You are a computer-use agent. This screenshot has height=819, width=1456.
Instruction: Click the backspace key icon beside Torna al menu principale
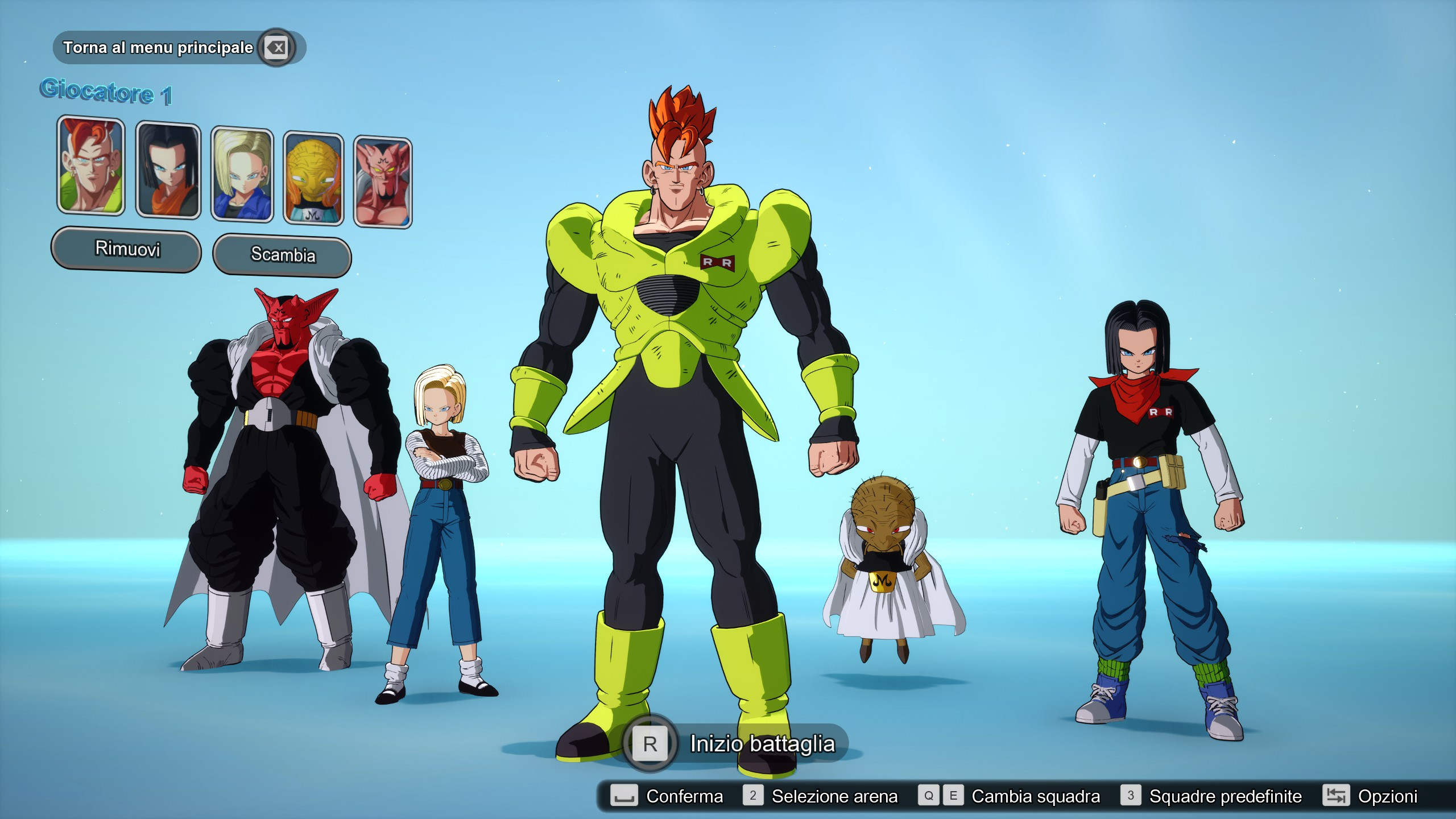click(277, 48)
